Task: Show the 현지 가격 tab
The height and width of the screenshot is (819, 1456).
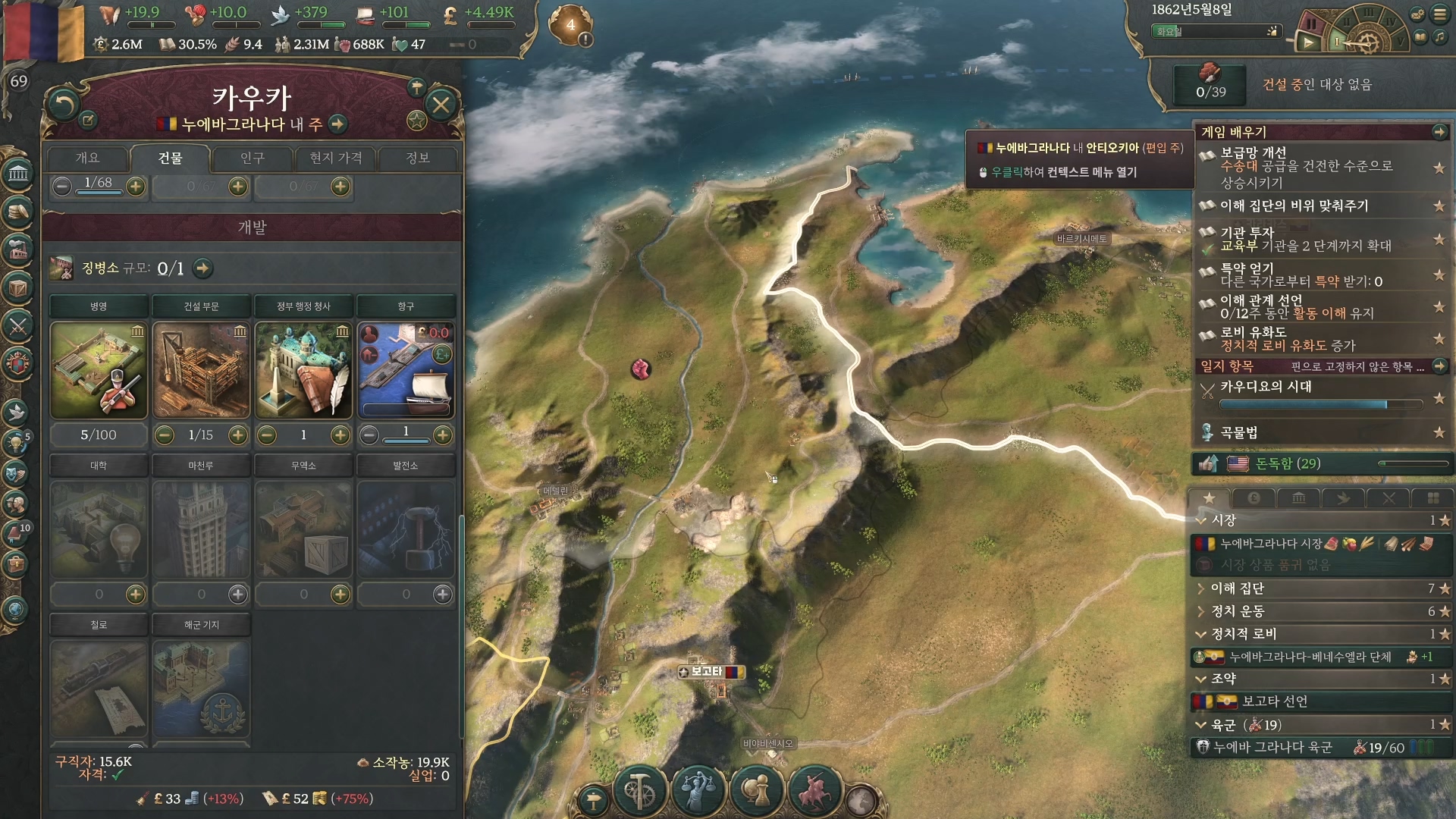Action: tap(335, 158)
